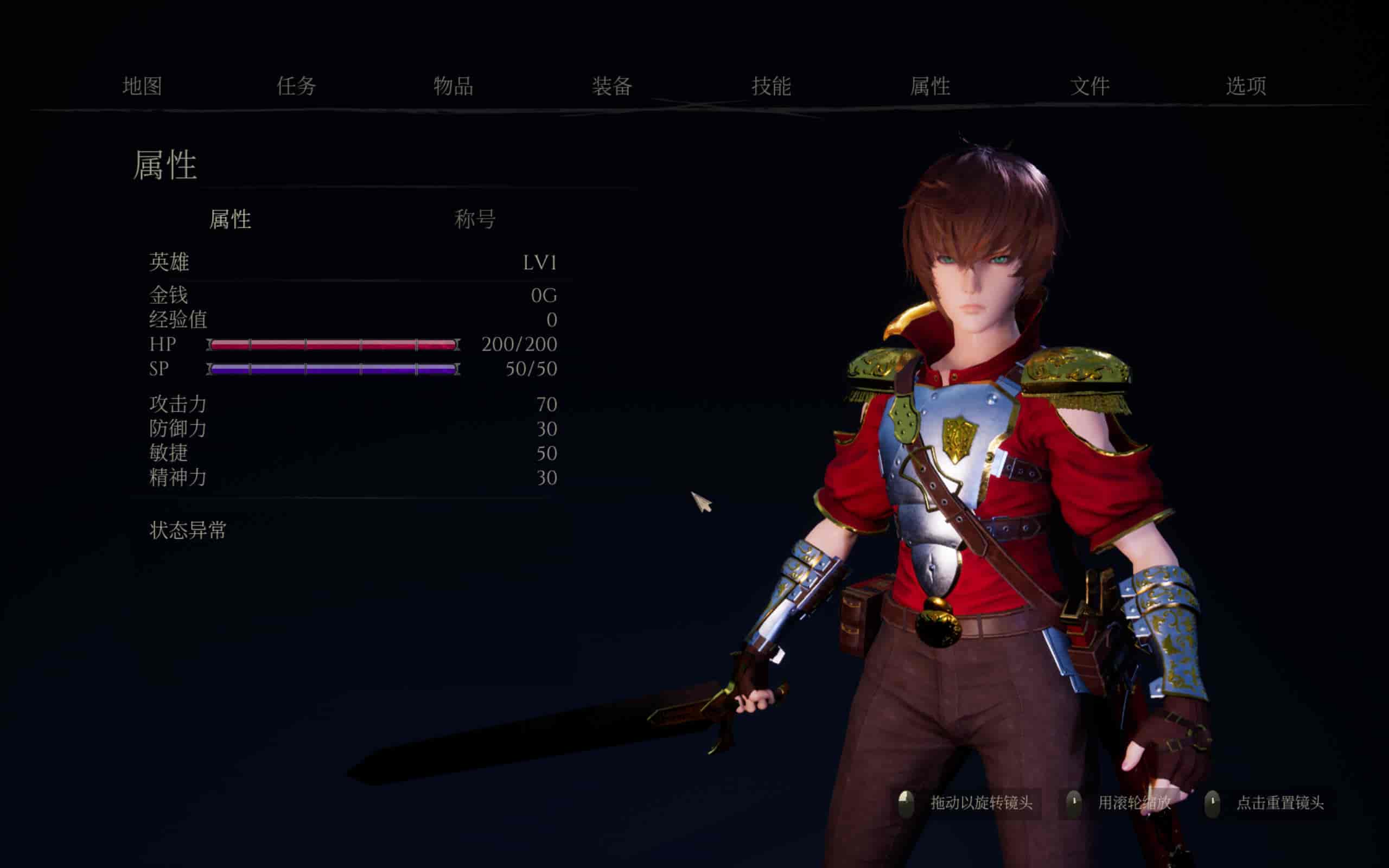Switch to the 任务 quests tab
Viewport: 1389px width, 868px height.
coord(296,86)
